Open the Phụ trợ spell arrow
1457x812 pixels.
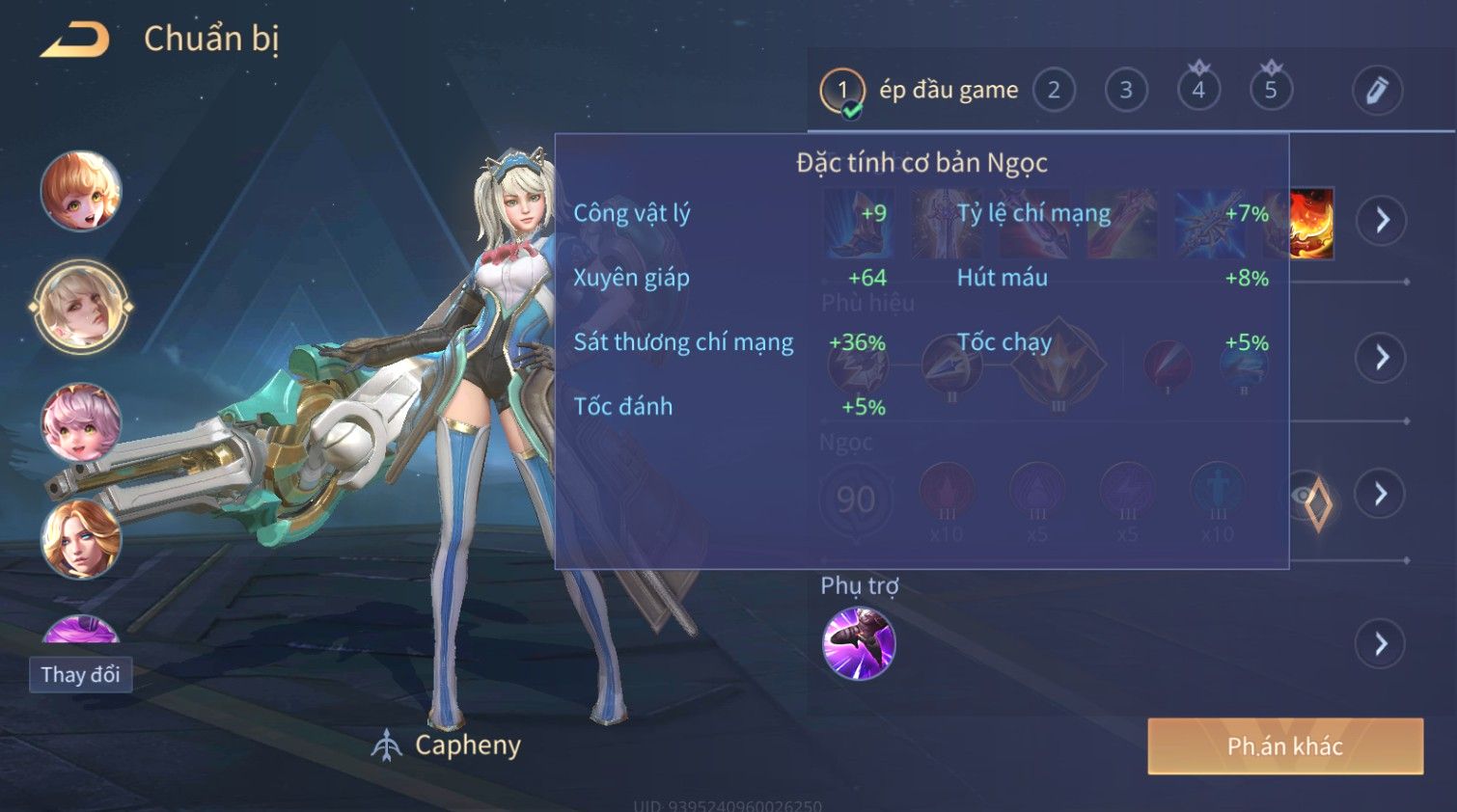pos(1382,643)
